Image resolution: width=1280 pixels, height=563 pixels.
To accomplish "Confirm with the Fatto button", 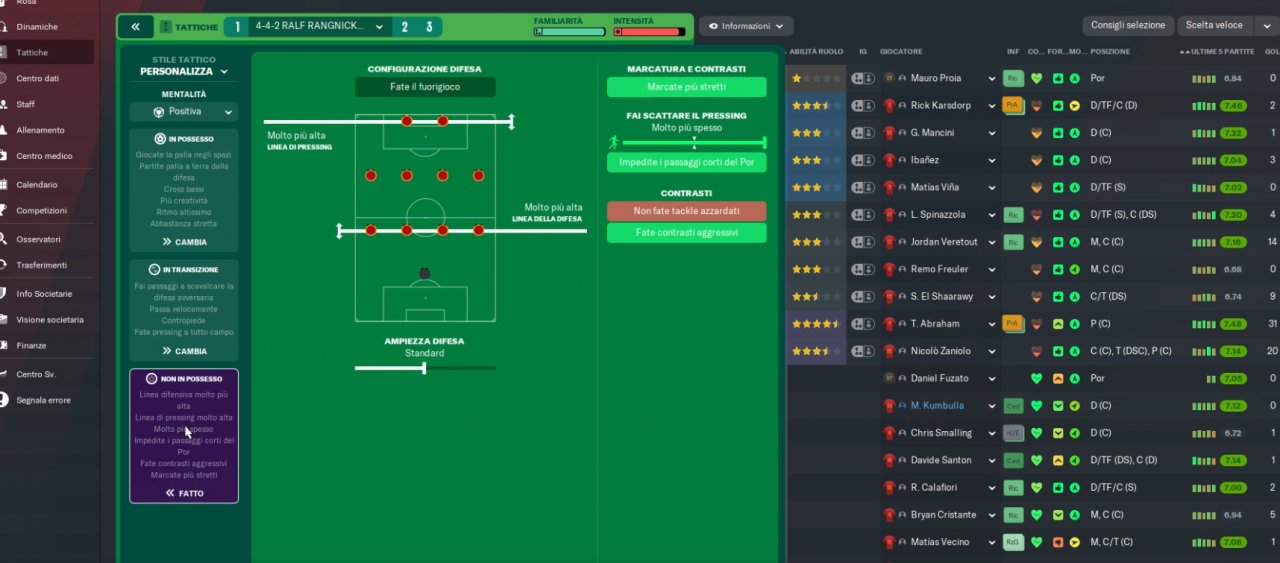I will pyautogui.click(x=184, y=493).
